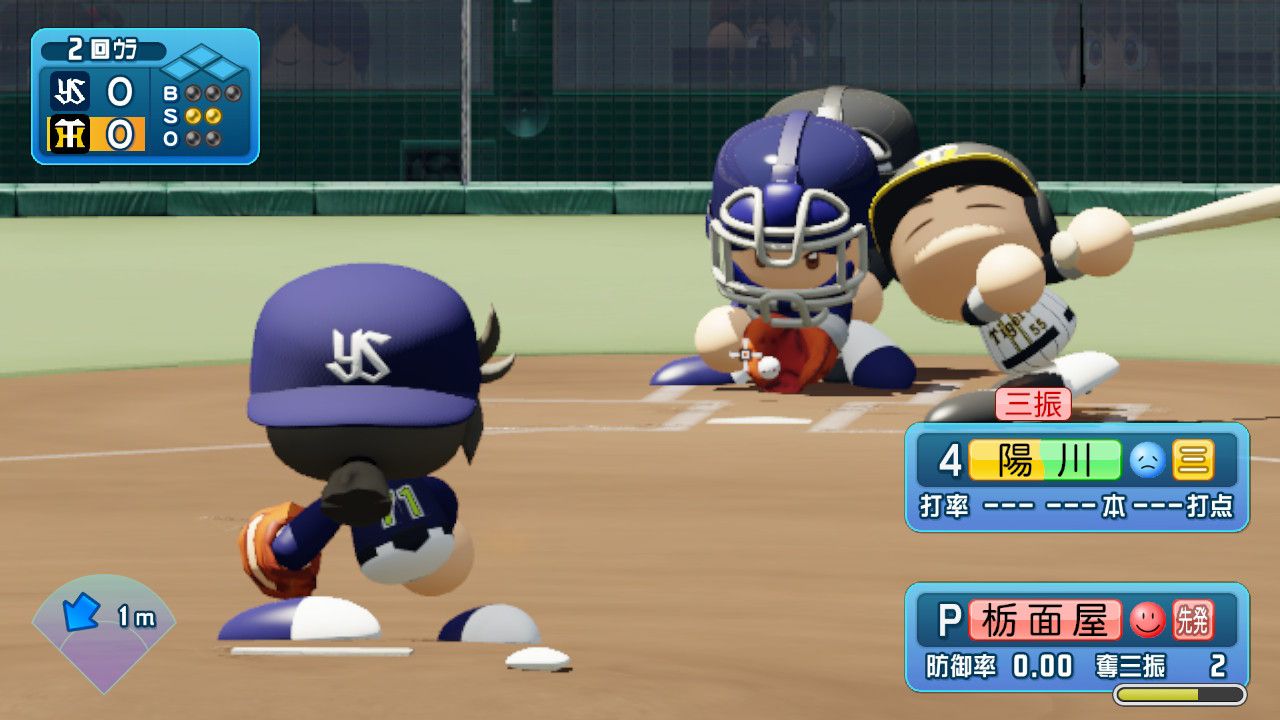Click the red 先発 starter badge
1280x720 pixels.
pyautogui.click(x=1192, y=621)
